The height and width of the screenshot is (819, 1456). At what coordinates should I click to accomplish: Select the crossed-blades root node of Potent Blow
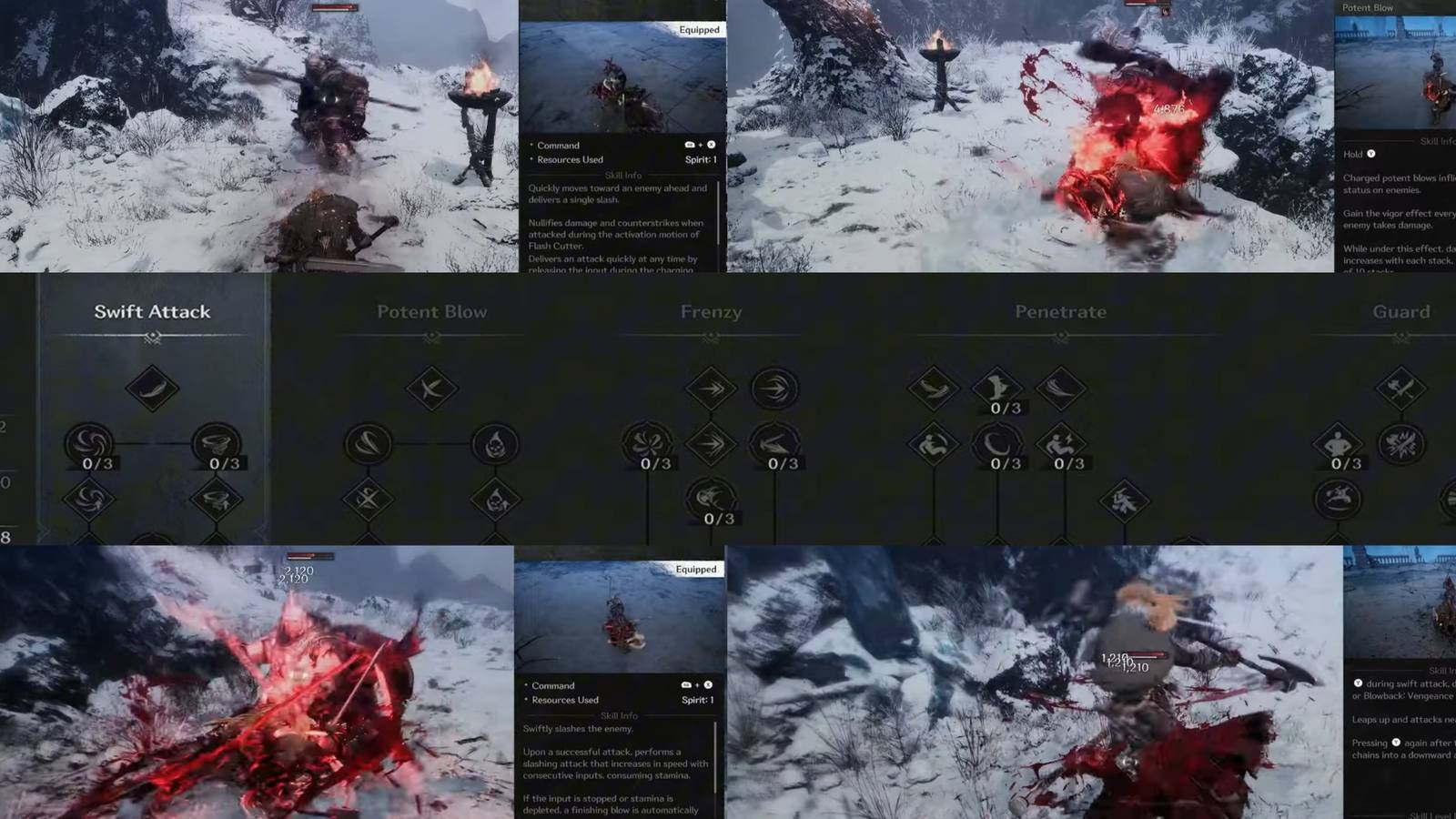tap(431, 387)
